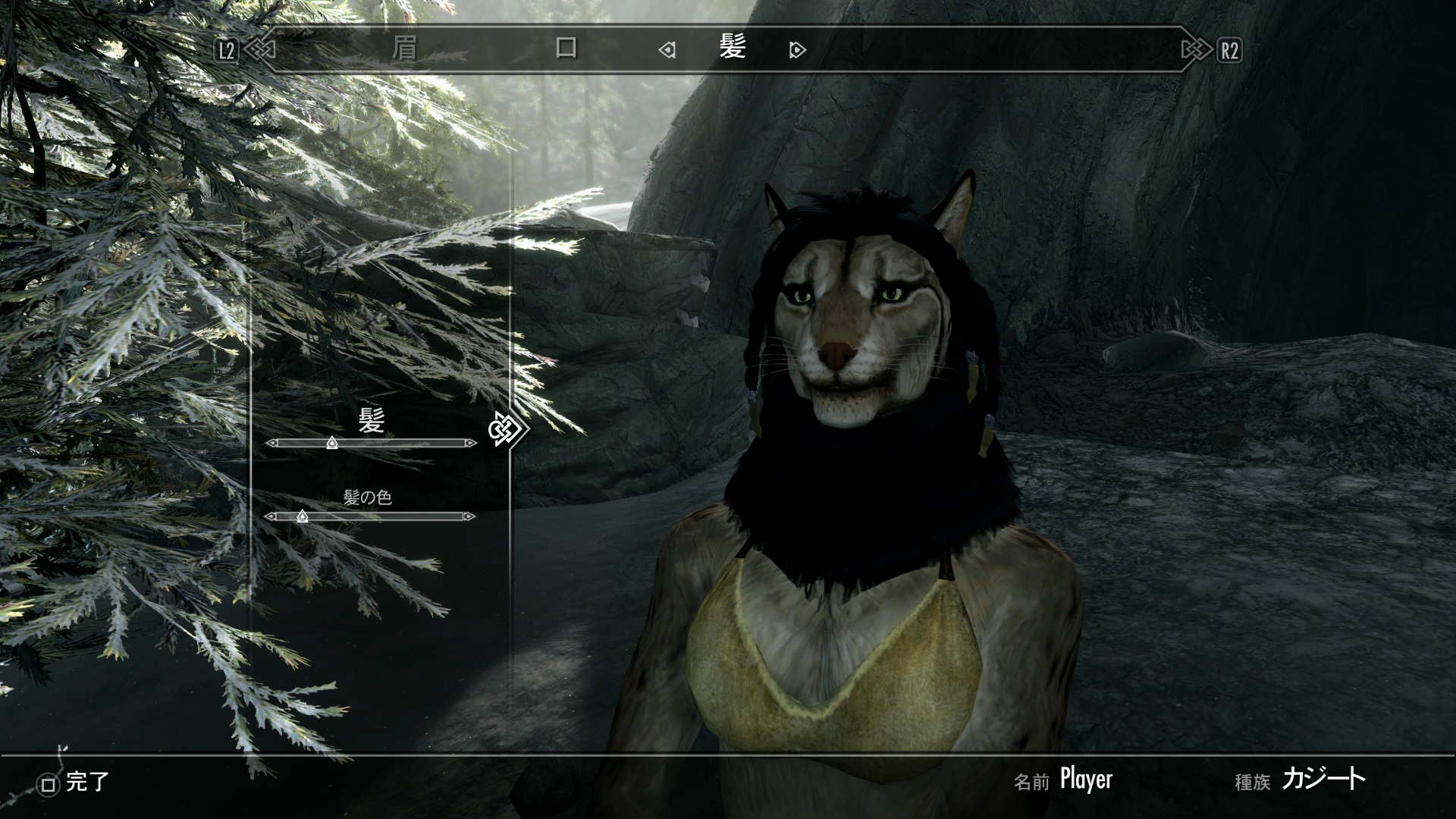Increase the 髪 hairstyle slider with right arrow
Screen dimensions: 1456x819
pyautogui.click(x=472, y=443)
